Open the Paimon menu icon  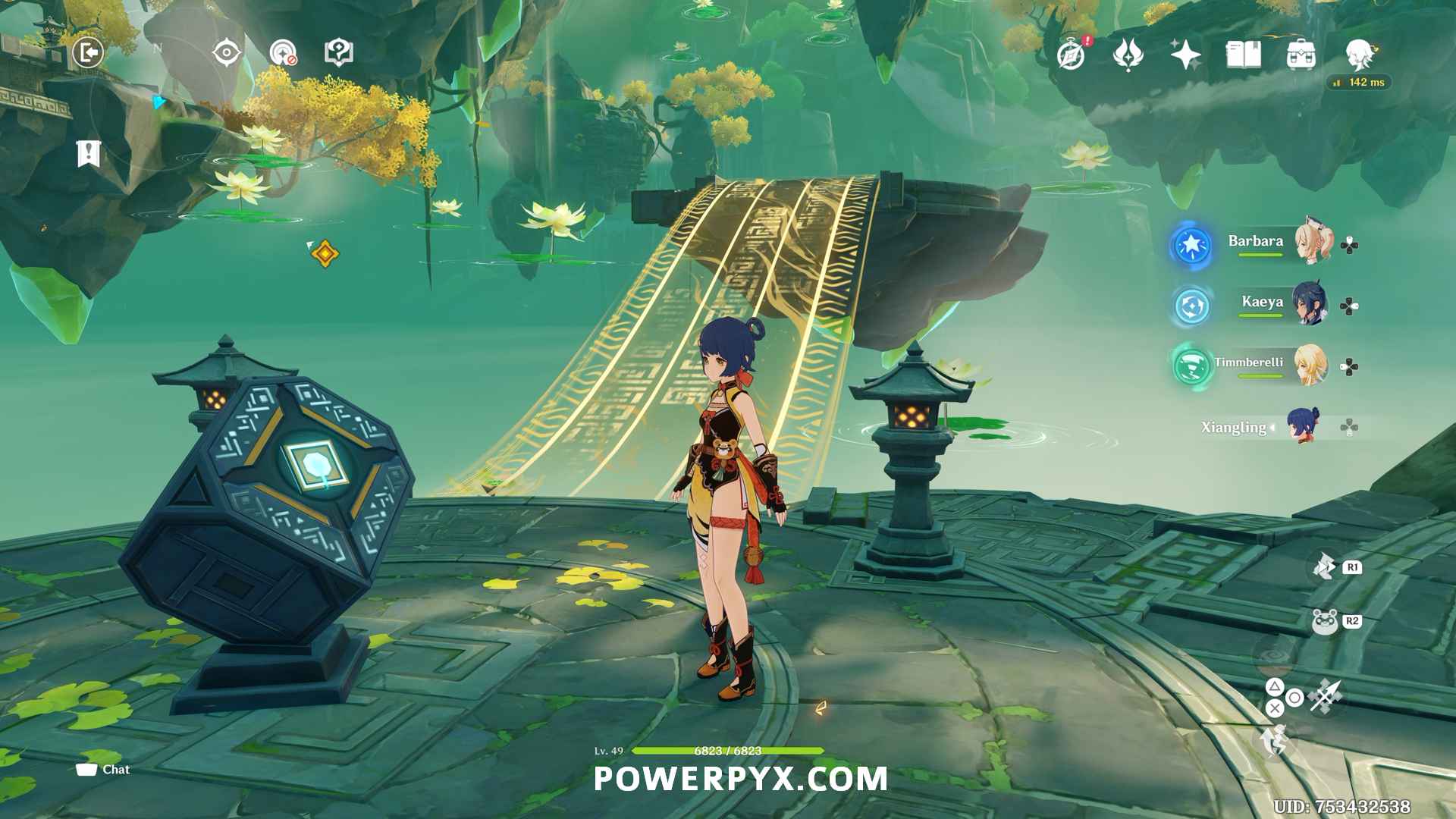[x=1359, y=54]
